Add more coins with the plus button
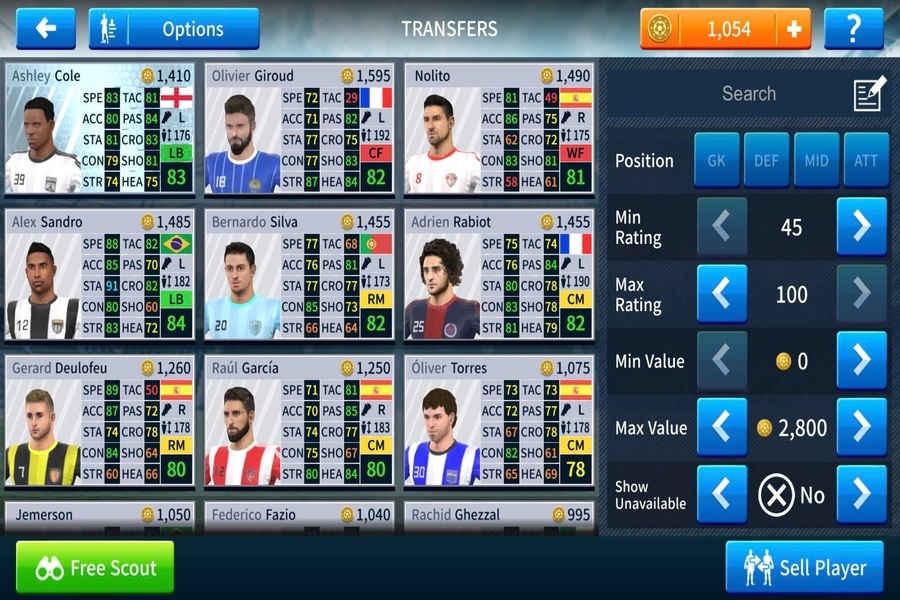Image resolution: width=900 pixels, height=600 pixels. click(794, 29)
